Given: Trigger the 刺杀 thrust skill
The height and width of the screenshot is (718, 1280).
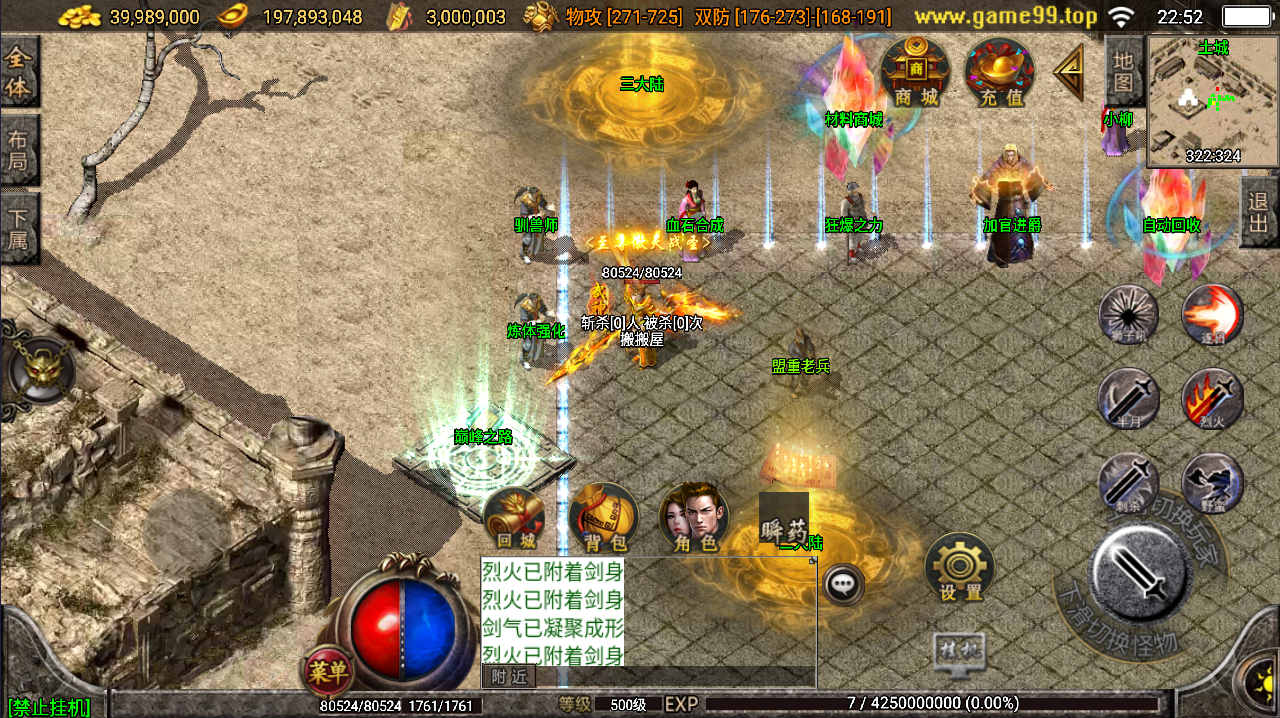Looking at the screenshot, I should click(x=1129, y=484).
